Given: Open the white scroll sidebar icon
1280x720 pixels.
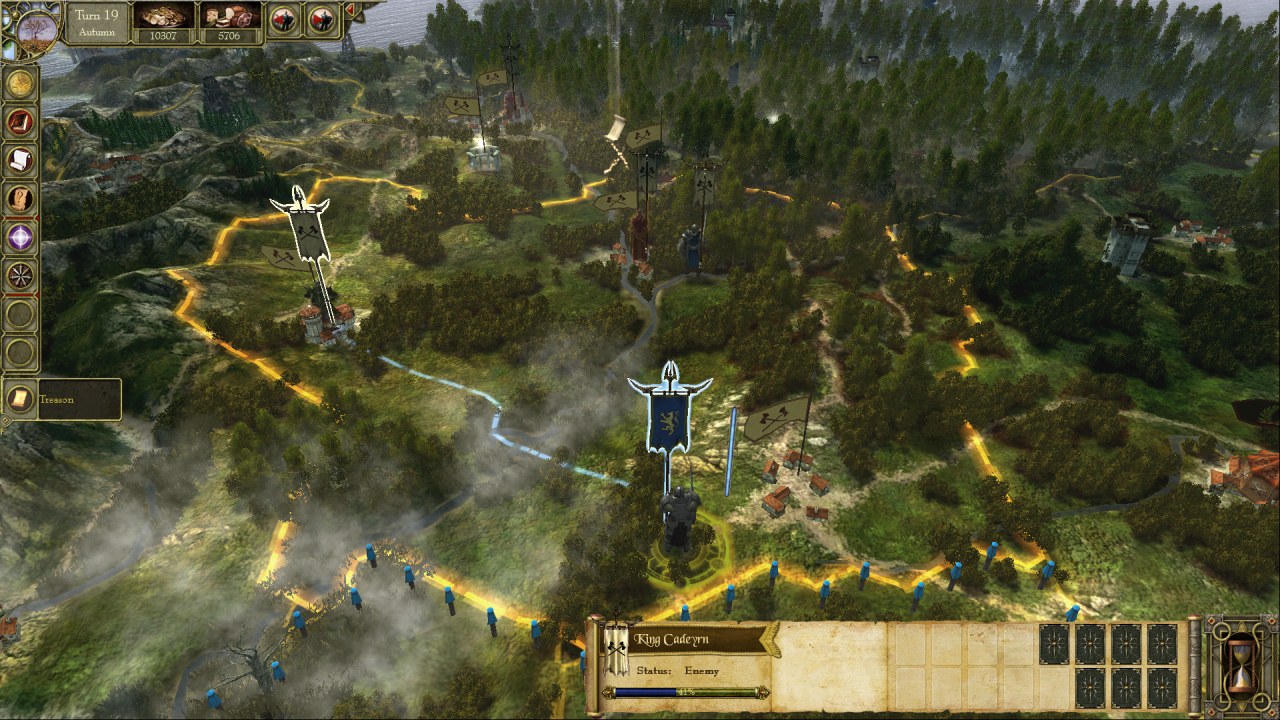Looking at the screenshot, I should point(21,160).
